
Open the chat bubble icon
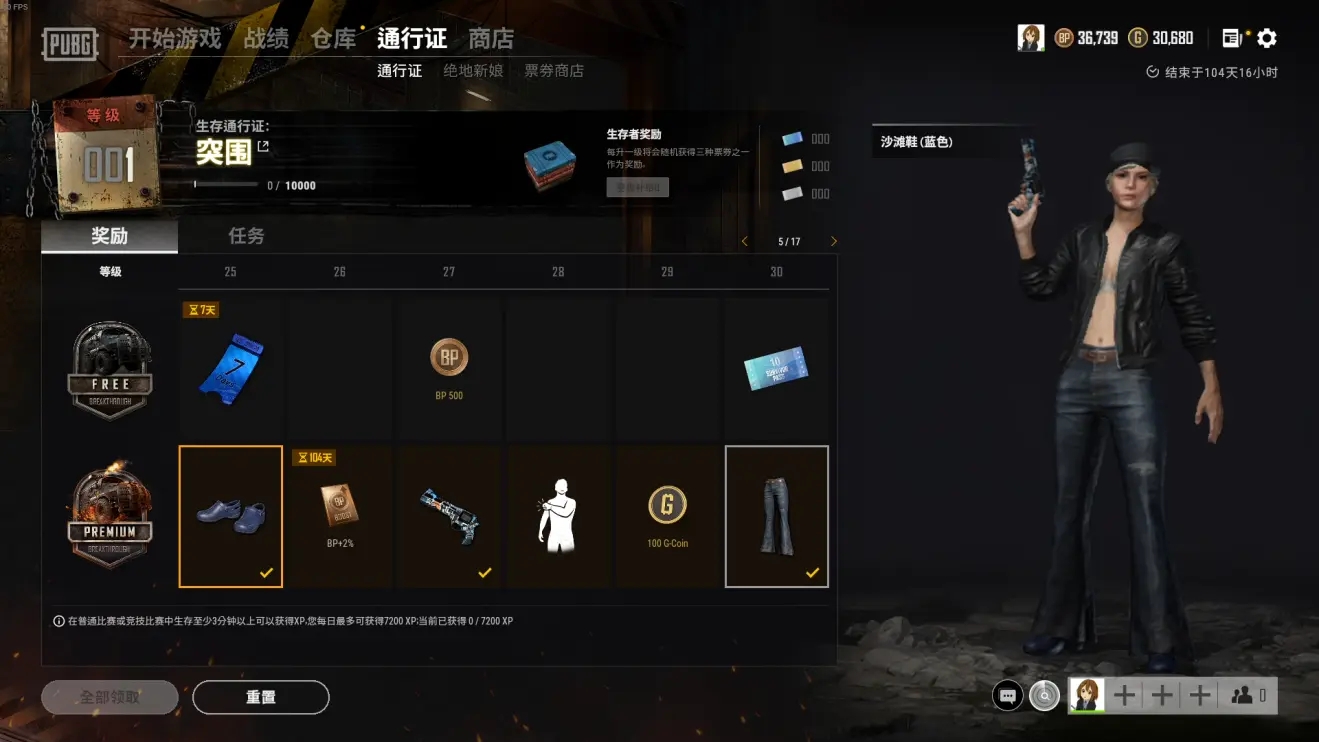click(1008, 695)
